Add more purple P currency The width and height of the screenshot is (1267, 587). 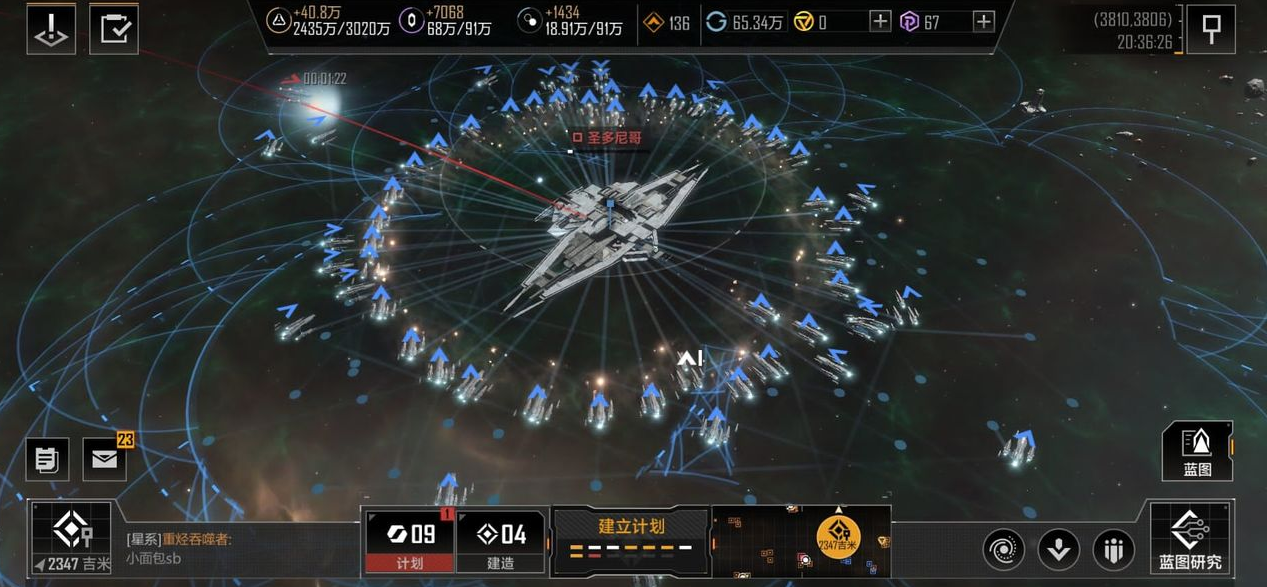[x=984, y=22]
